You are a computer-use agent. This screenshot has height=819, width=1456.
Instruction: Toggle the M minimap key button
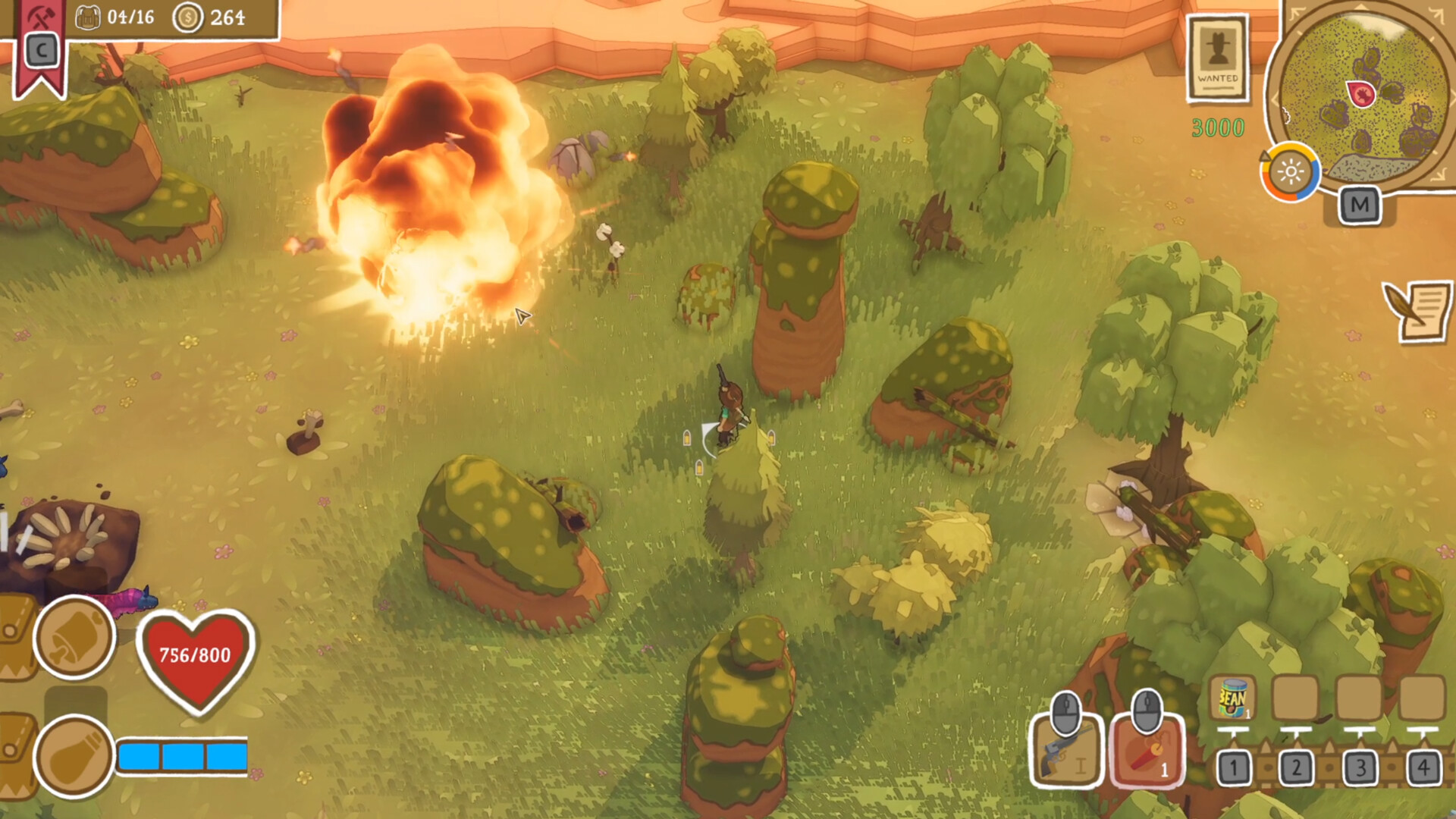pyautogui.click(x=1361, y=205)
